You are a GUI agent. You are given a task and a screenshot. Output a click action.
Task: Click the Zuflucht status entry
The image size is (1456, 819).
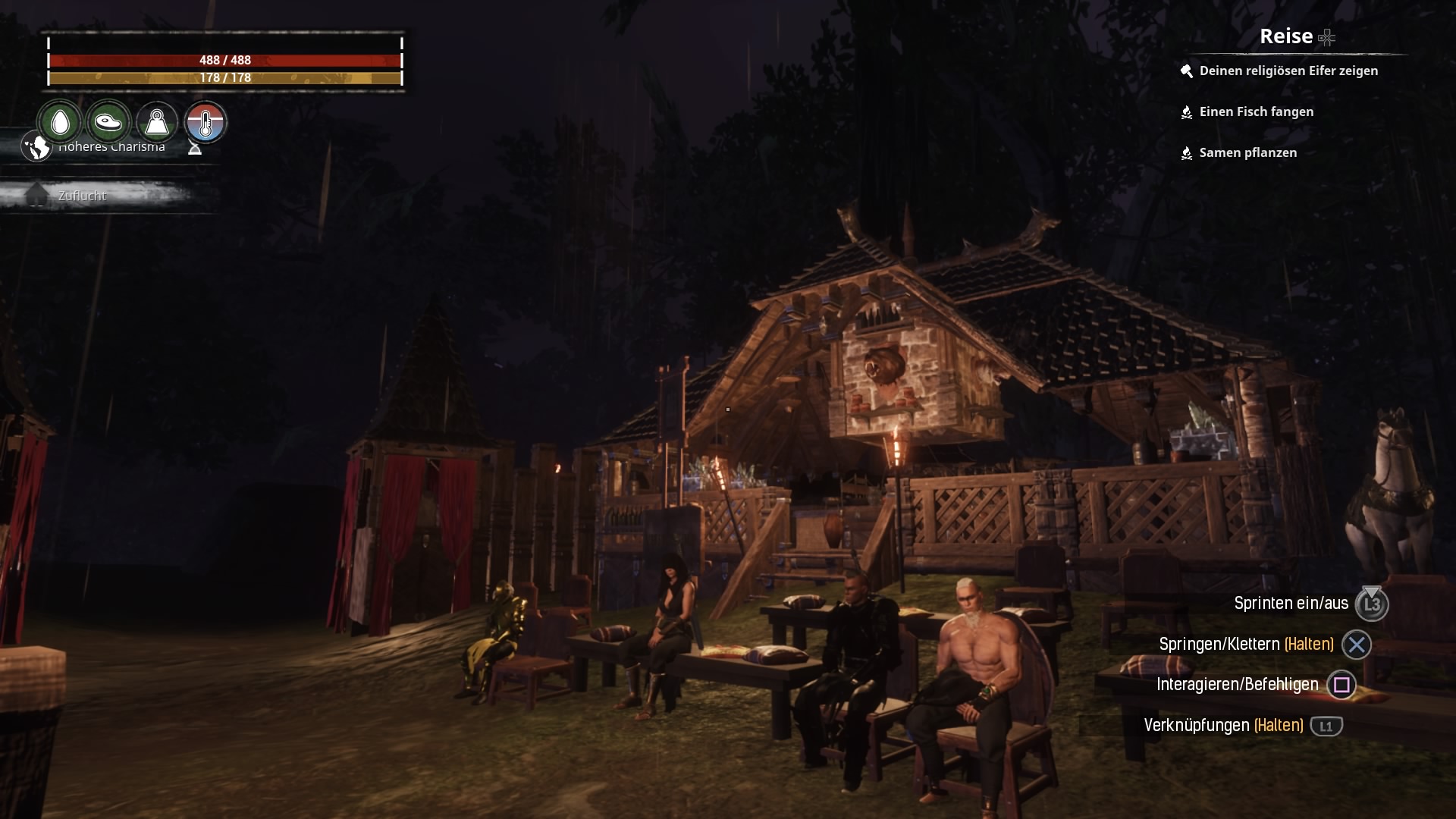tap(82, 196)
